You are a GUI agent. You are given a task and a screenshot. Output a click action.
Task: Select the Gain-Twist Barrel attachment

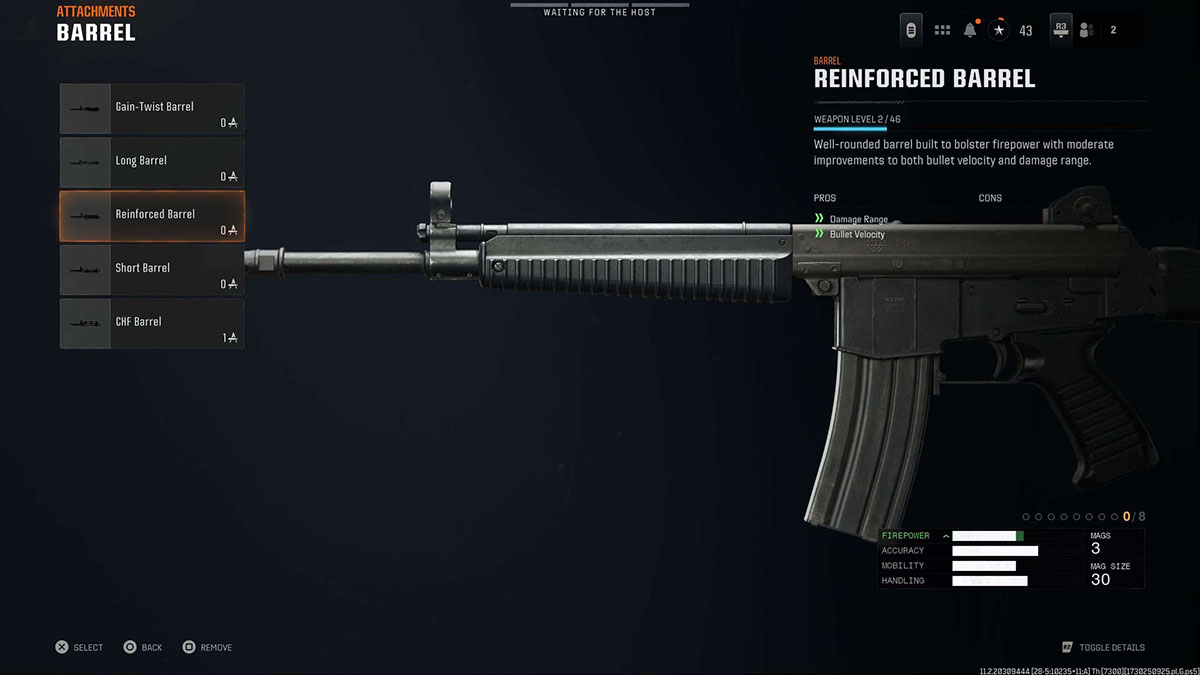[152, 109]
